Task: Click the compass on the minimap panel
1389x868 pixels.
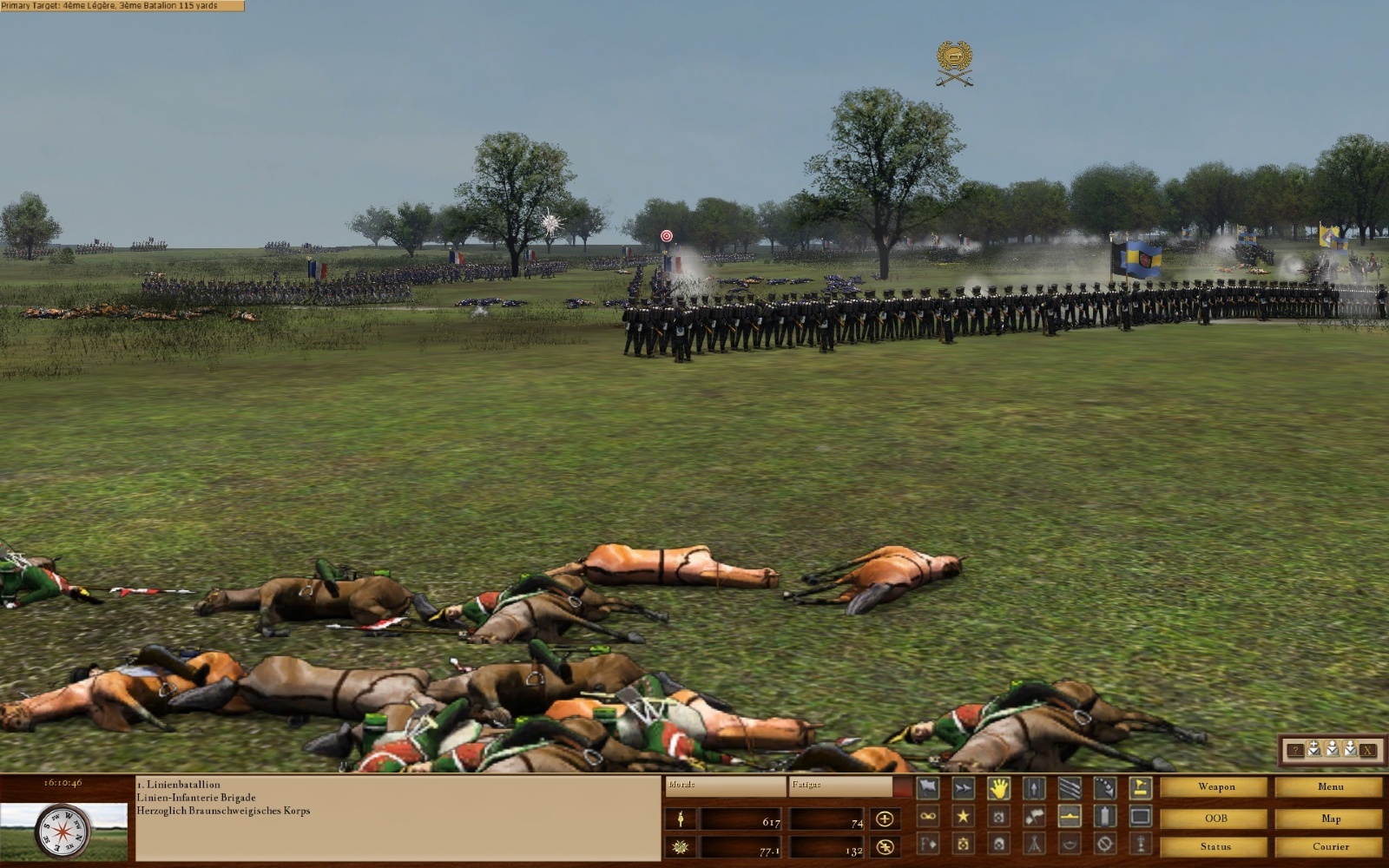Action: [61, 832]
